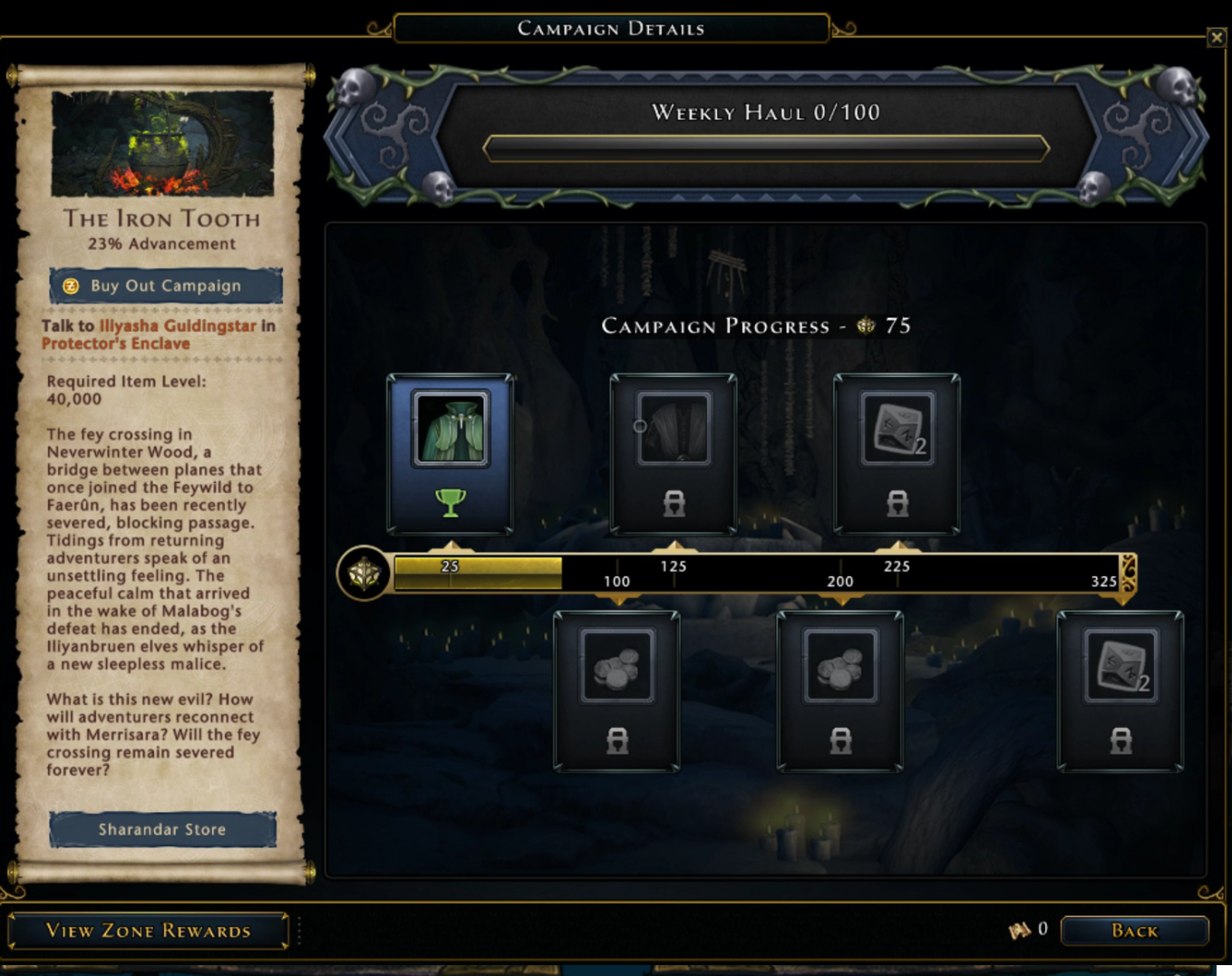Click the currency icon beside the 75 total
This screenshot has height=976, width=1232.
(866, 326)
